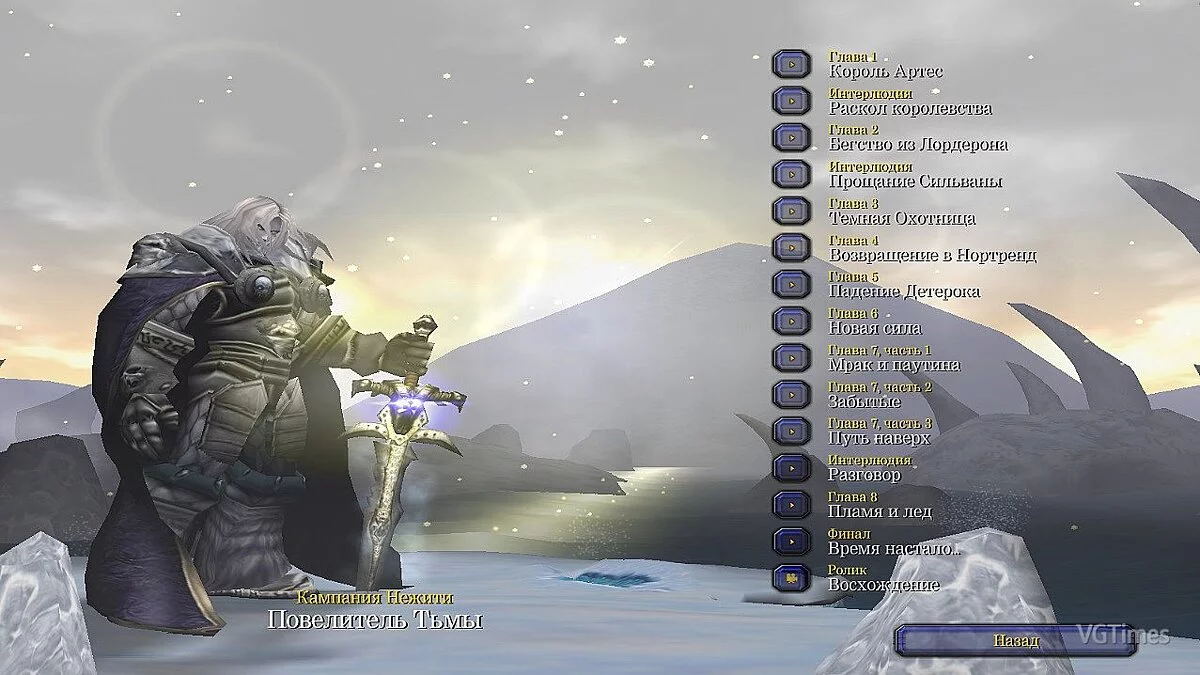Image resolution: width=1200 pixels, height=675 pixels.
Task: Open chapter 7 part 1 'Мрак и паутина'
Action: click(791, 357)
